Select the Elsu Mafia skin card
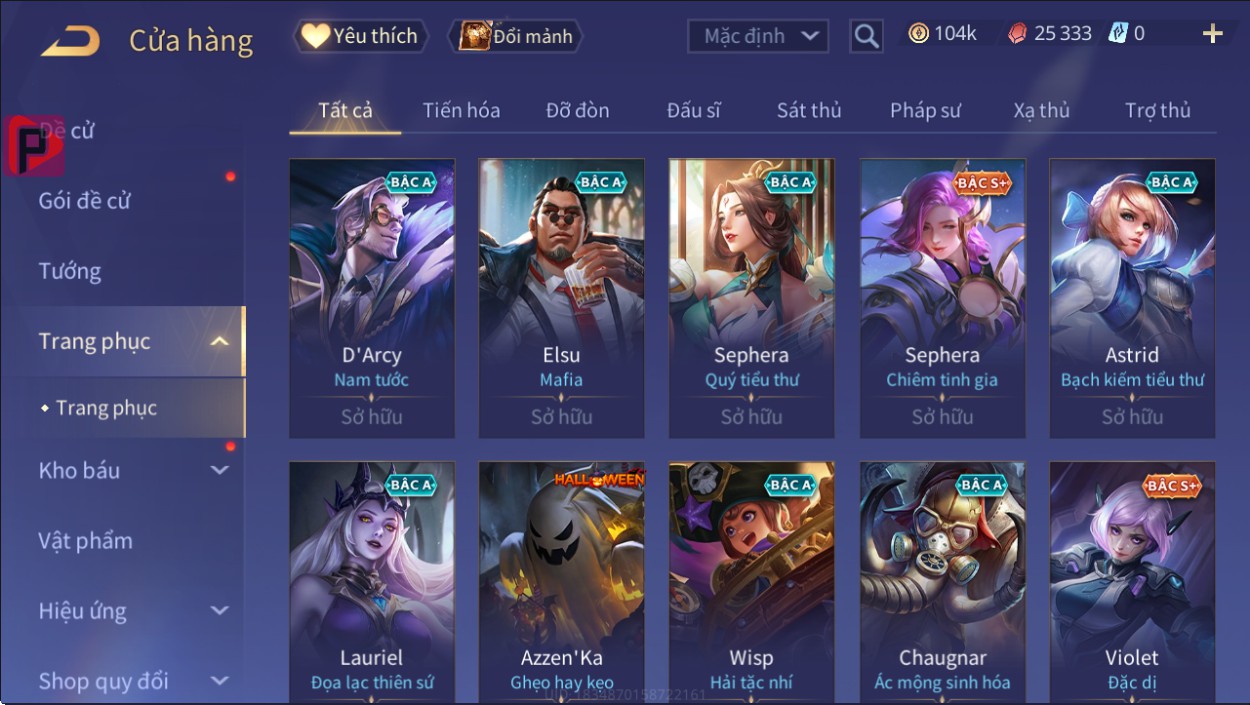The height and width of the screenshot is (705, 1250). tap(562, 297)
